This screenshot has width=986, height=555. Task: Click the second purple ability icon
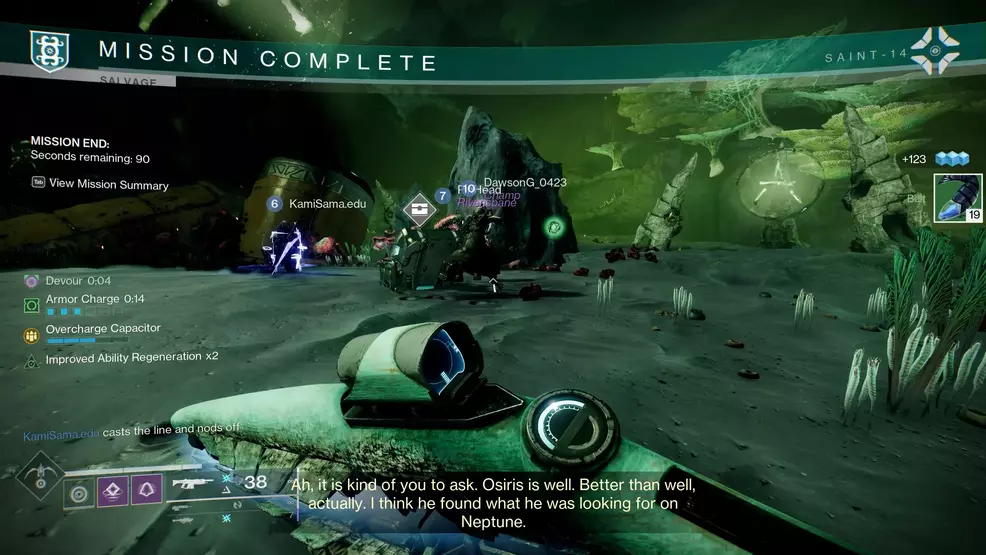[147, 491]
